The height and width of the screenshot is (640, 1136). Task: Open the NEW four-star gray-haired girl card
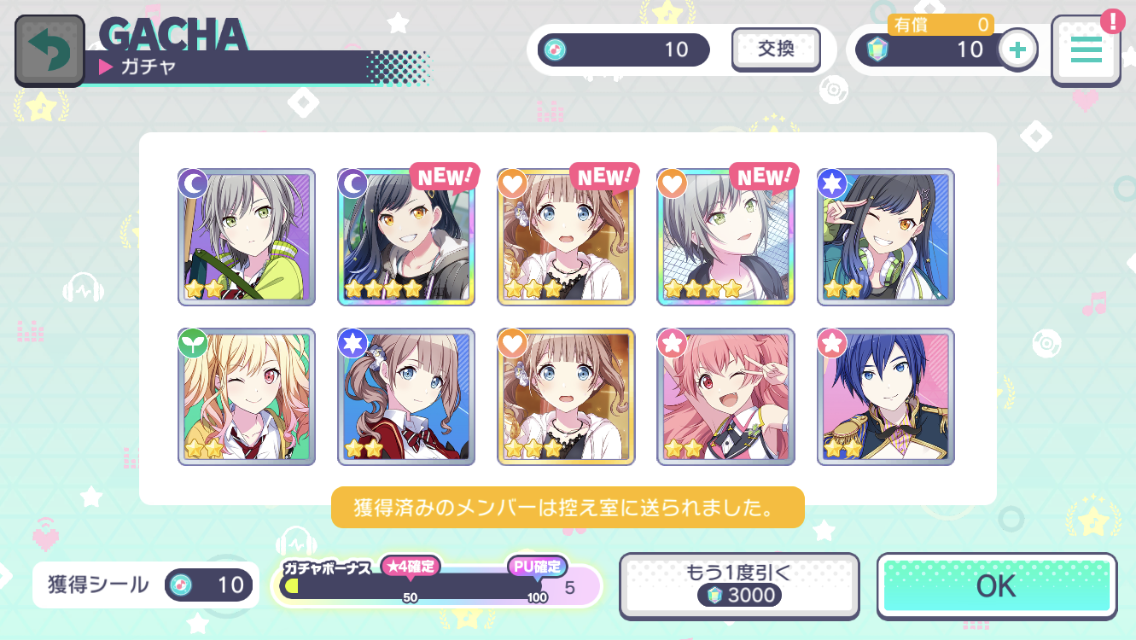click(726, 237)
